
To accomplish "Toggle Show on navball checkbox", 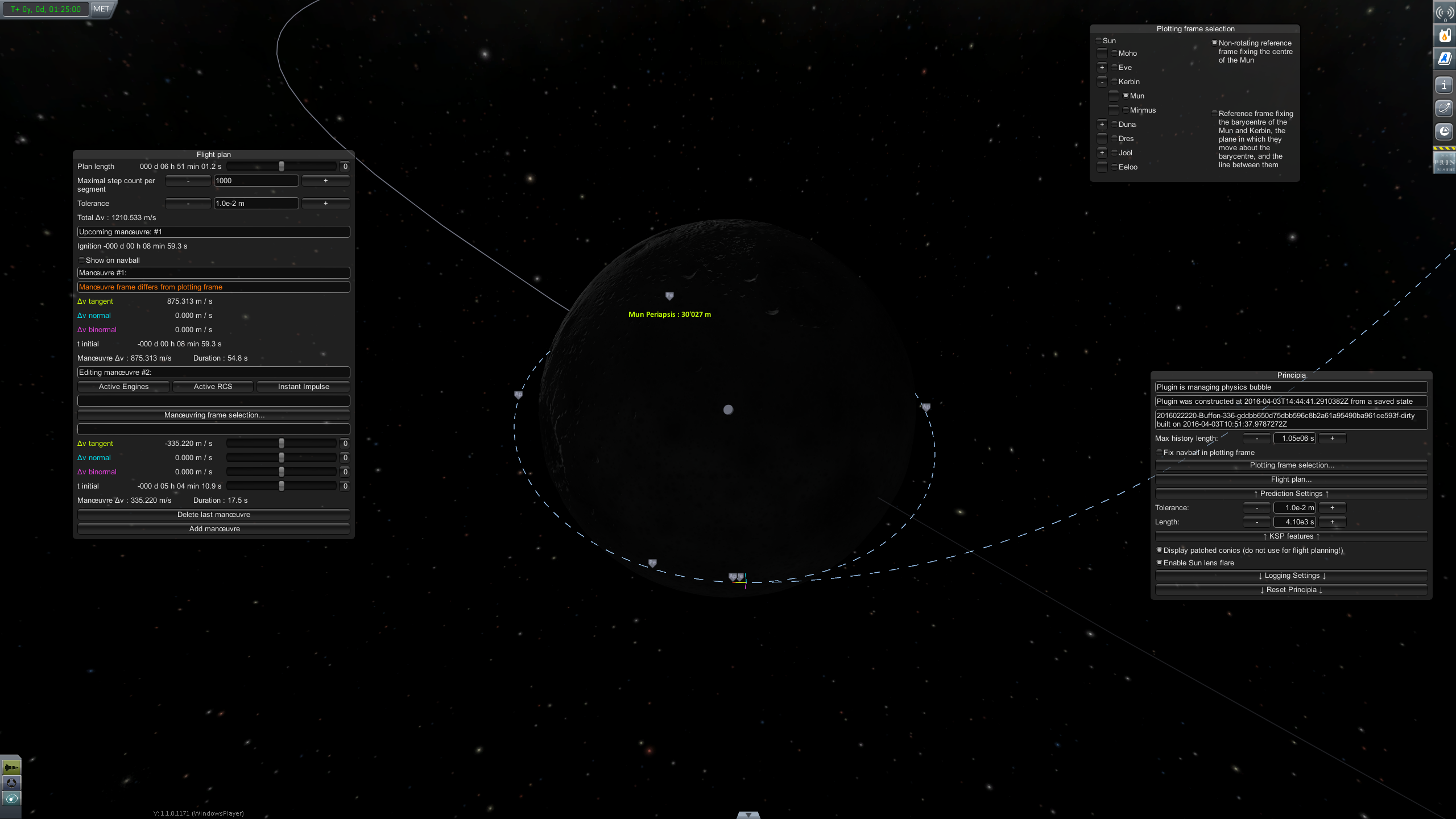I will click(81, 260).
